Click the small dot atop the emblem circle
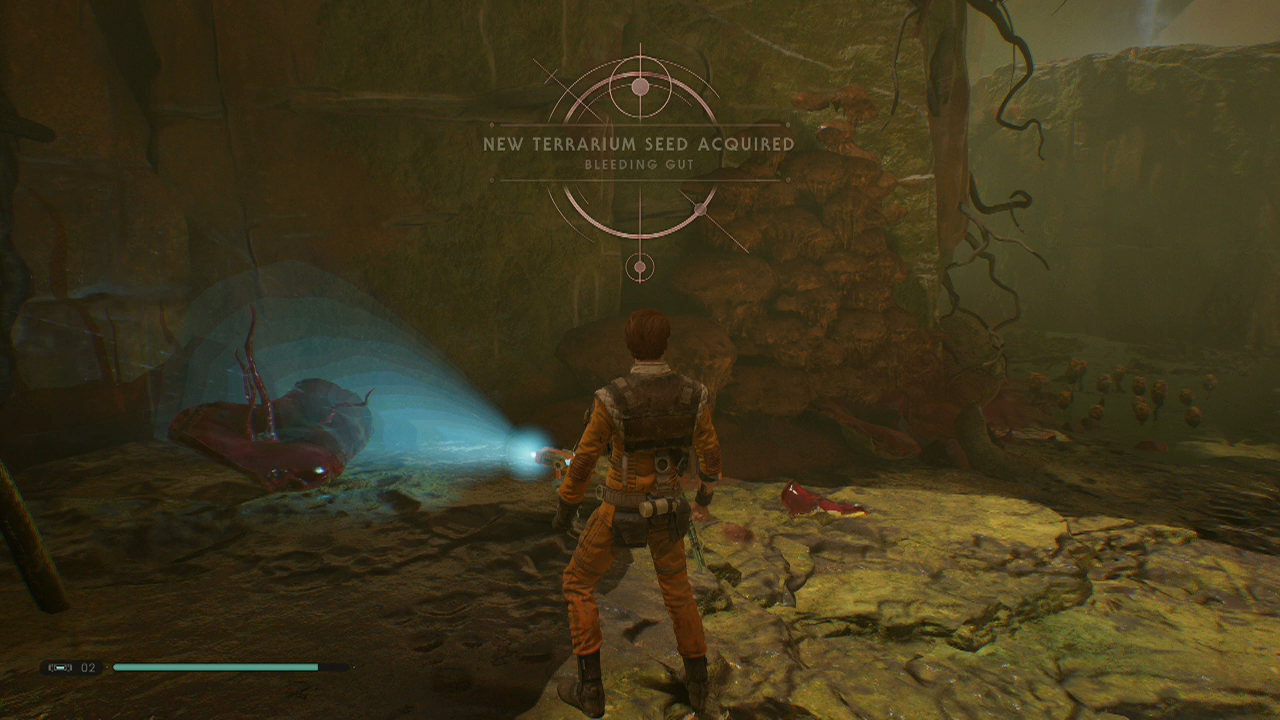 (641, 86)
